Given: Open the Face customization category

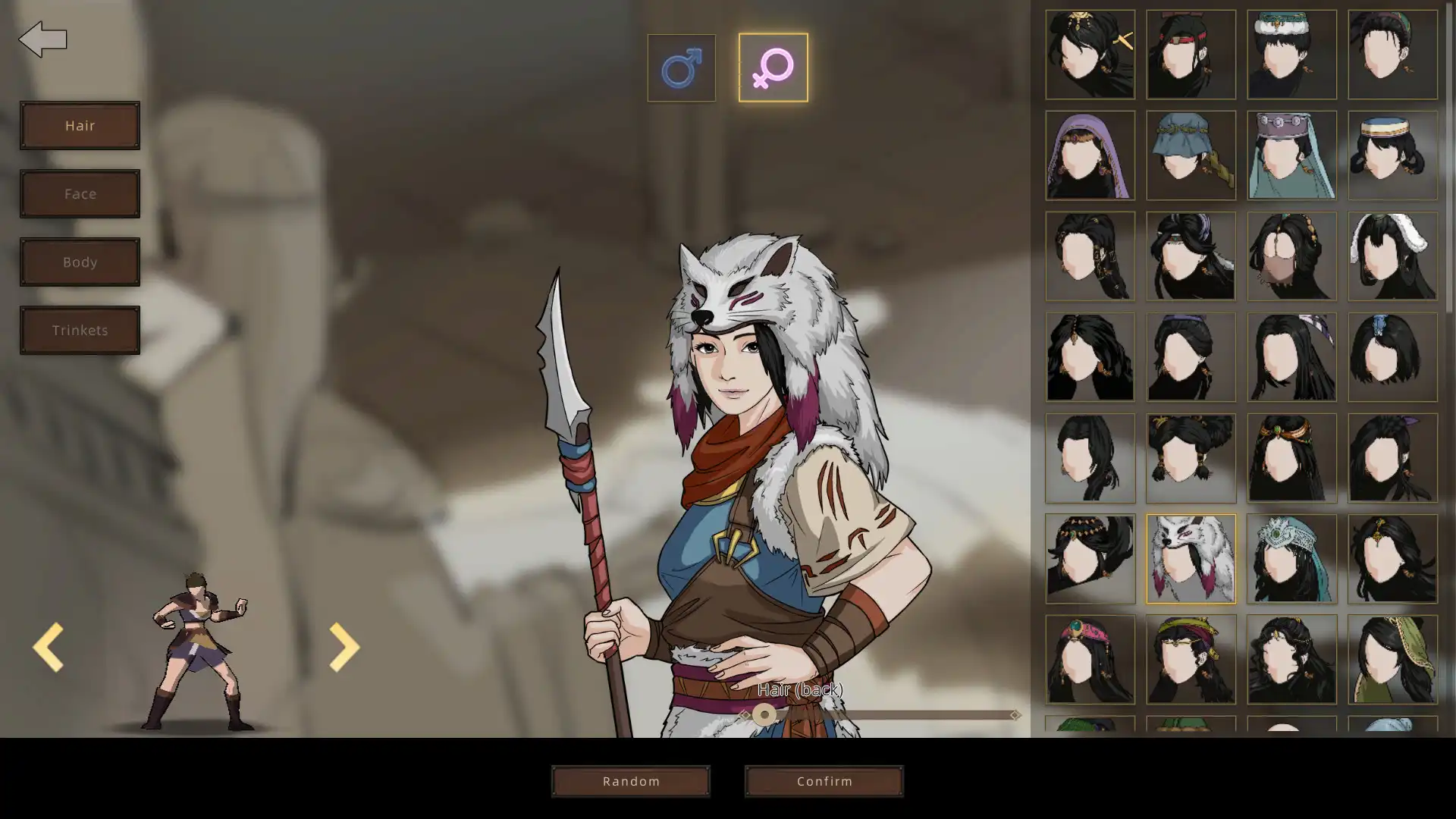Looking at the screenshot, I should click(80, 193).
